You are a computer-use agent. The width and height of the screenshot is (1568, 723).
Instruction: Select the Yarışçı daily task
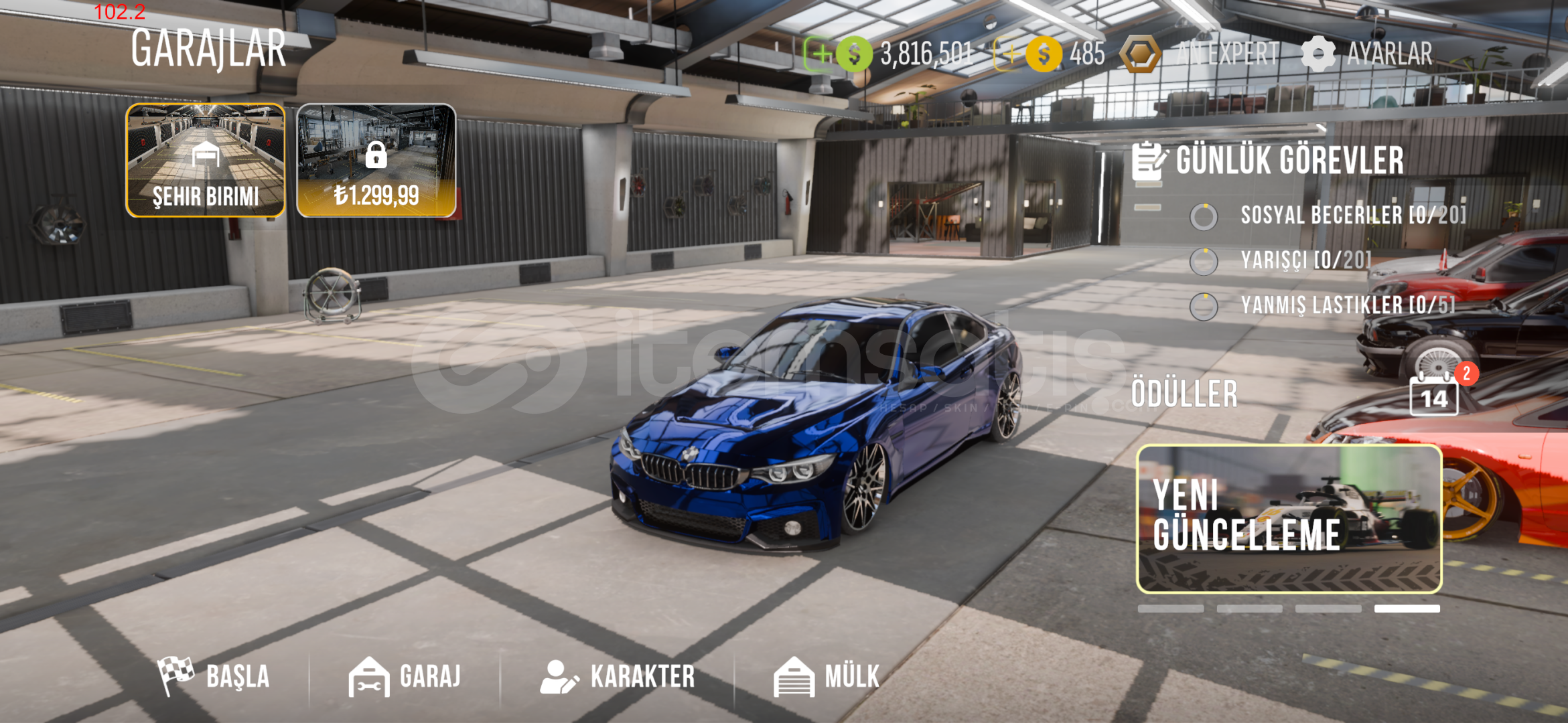(1305, 260)
